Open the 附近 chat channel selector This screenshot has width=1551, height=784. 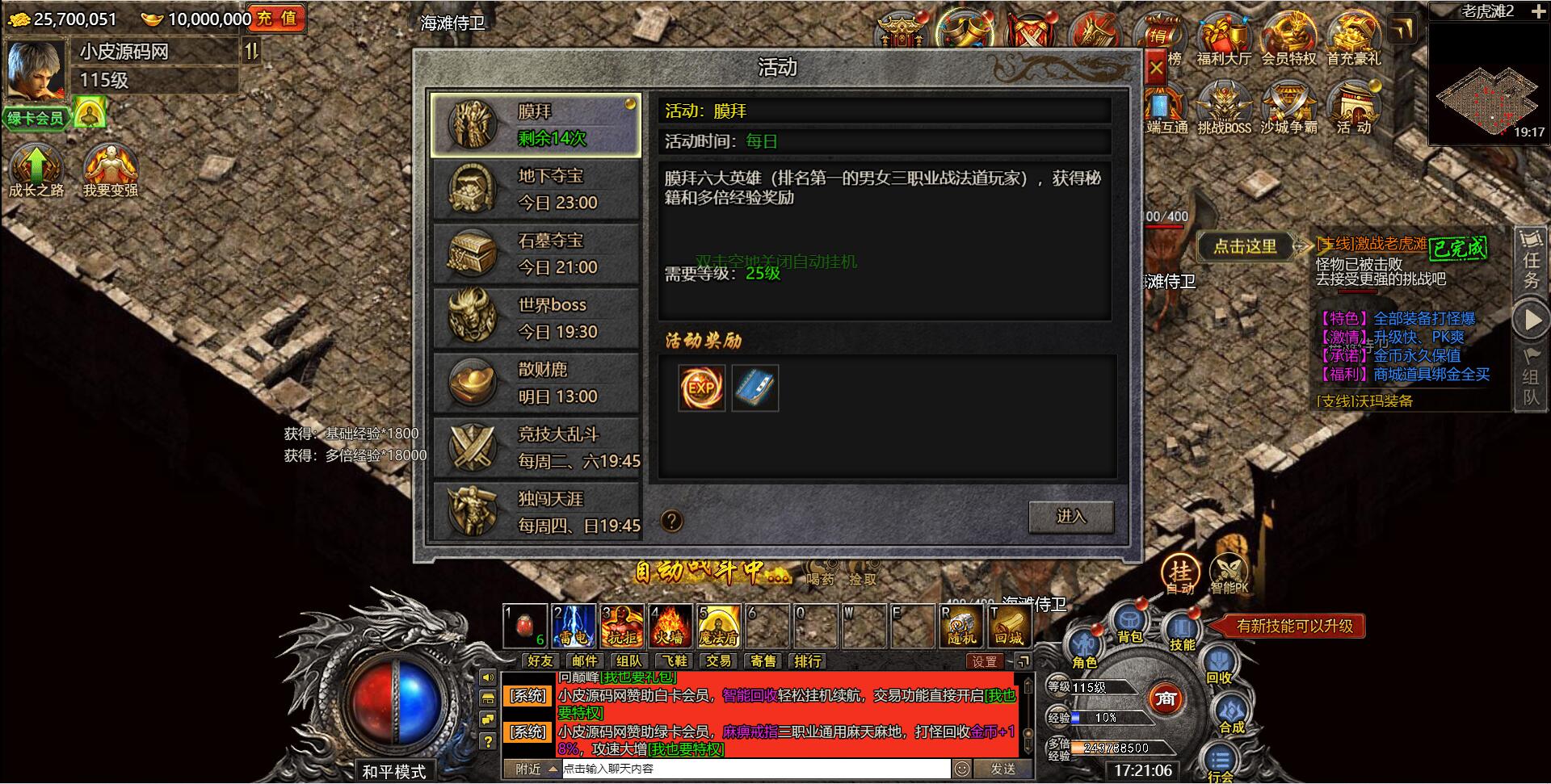coord(529,769)
